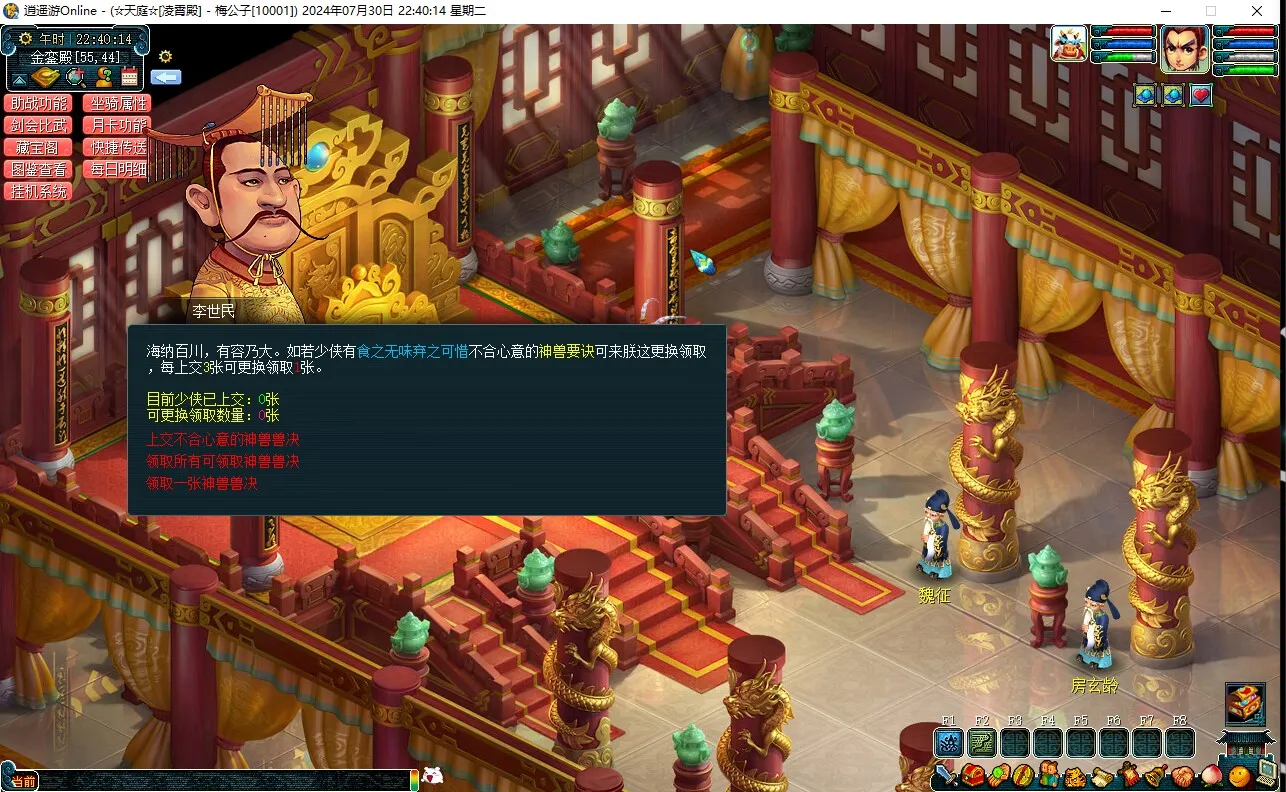Activate the F2 green skill slot

click(982, 743)
